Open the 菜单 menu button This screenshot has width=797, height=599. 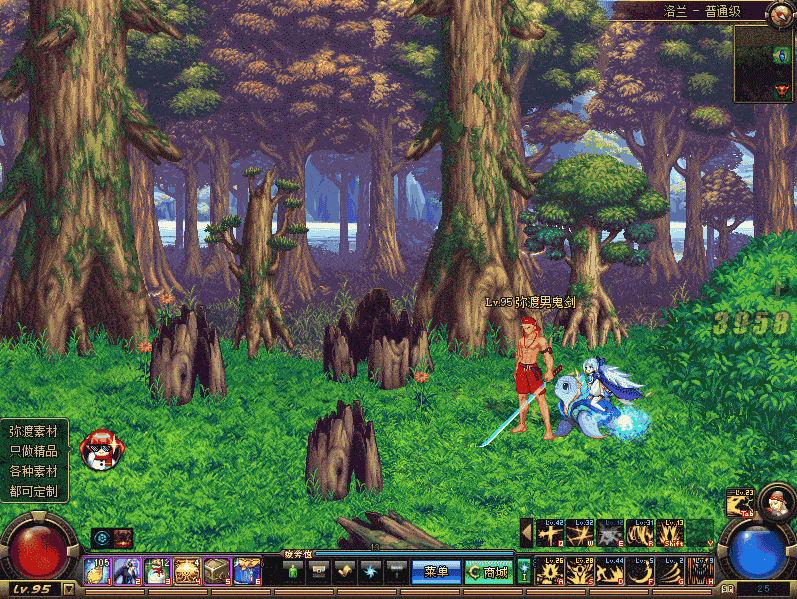click(x=436, y=571)
